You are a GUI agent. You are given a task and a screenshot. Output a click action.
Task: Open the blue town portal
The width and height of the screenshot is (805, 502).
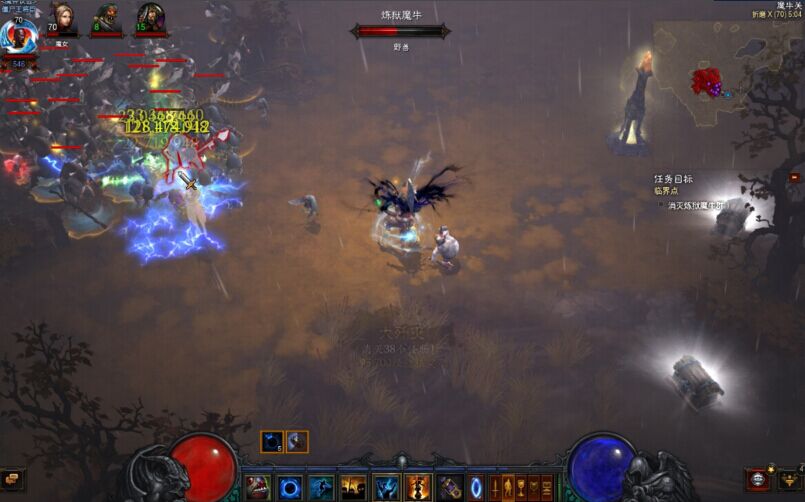click(x=476, y=487)
